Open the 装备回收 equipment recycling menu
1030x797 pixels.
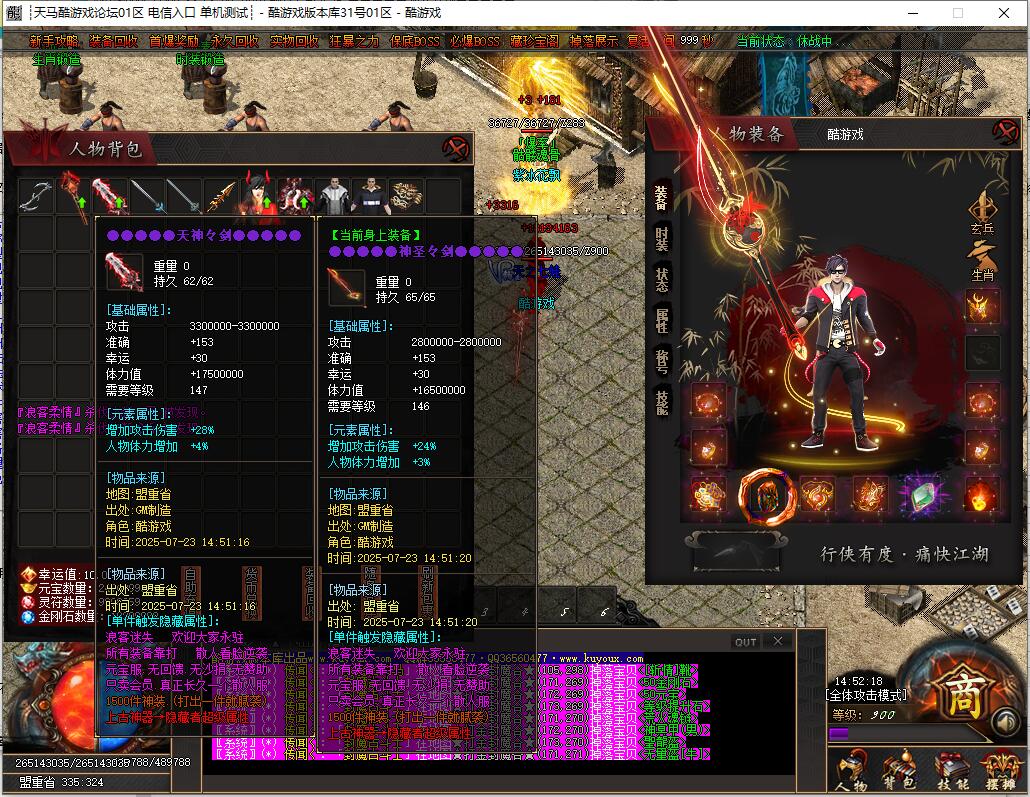pyautogui.click(x=113, y=42)
